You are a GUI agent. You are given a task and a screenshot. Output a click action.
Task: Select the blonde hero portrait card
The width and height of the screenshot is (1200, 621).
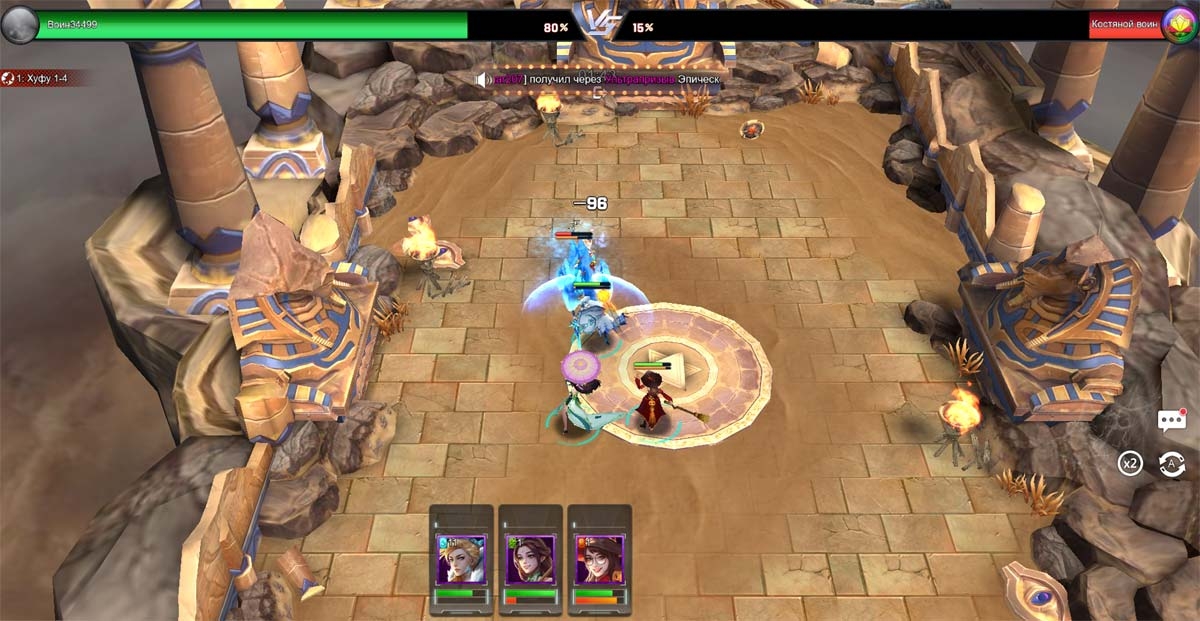[x=461, y=559]
